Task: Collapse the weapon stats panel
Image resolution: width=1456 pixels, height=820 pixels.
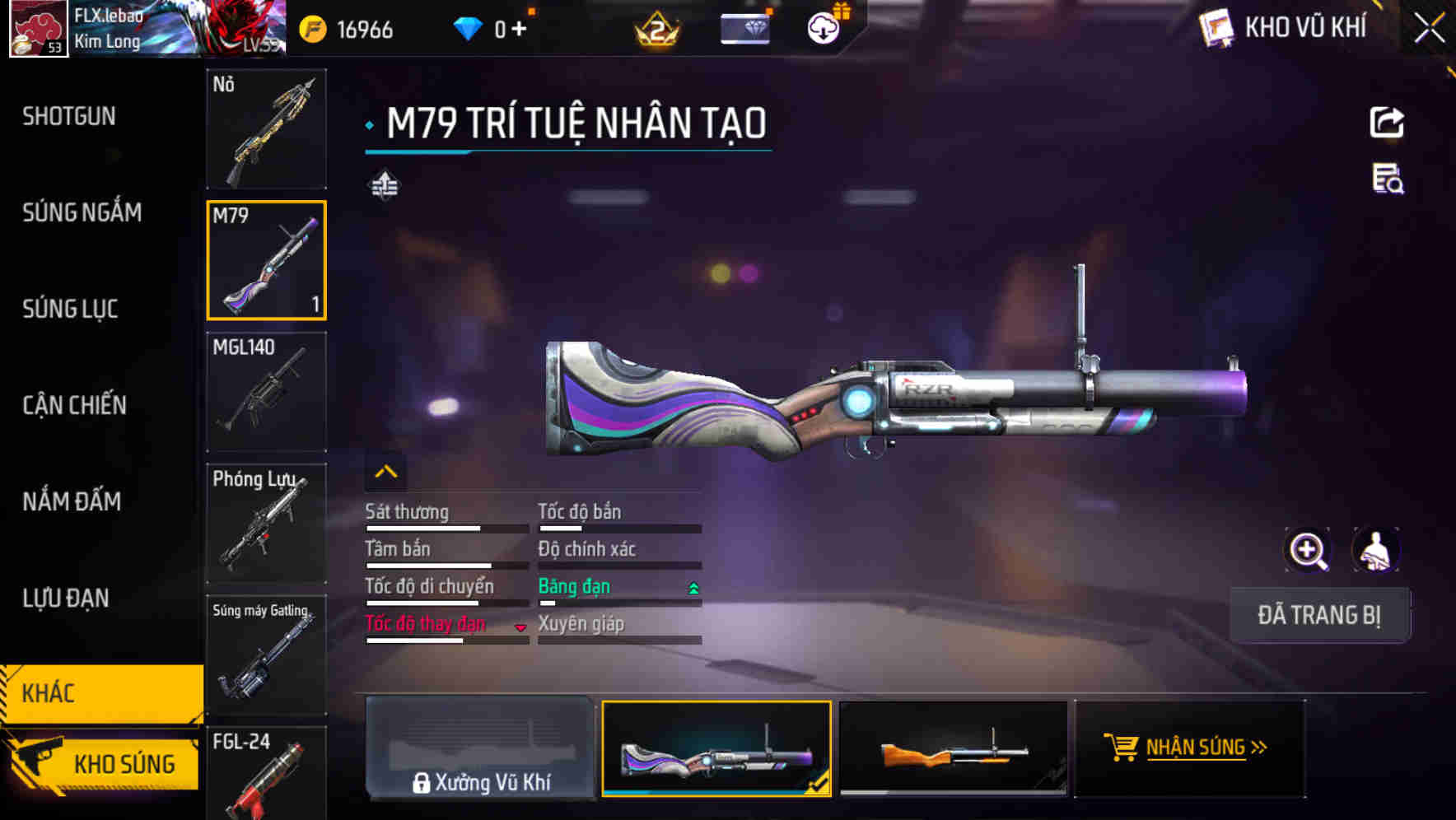Action: (385, 472)
